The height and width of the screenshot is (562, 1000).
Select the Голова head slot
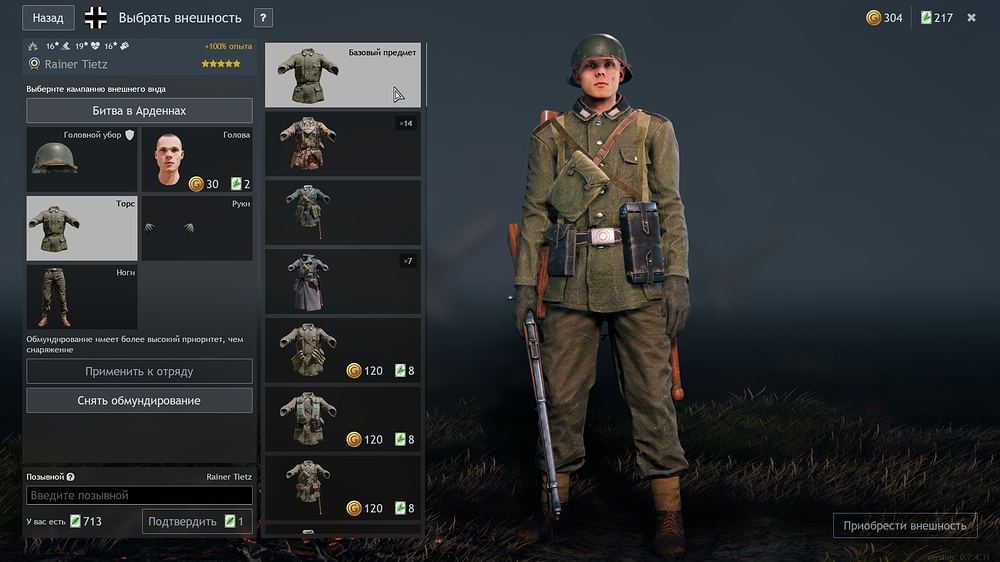(x=196, y=159)
